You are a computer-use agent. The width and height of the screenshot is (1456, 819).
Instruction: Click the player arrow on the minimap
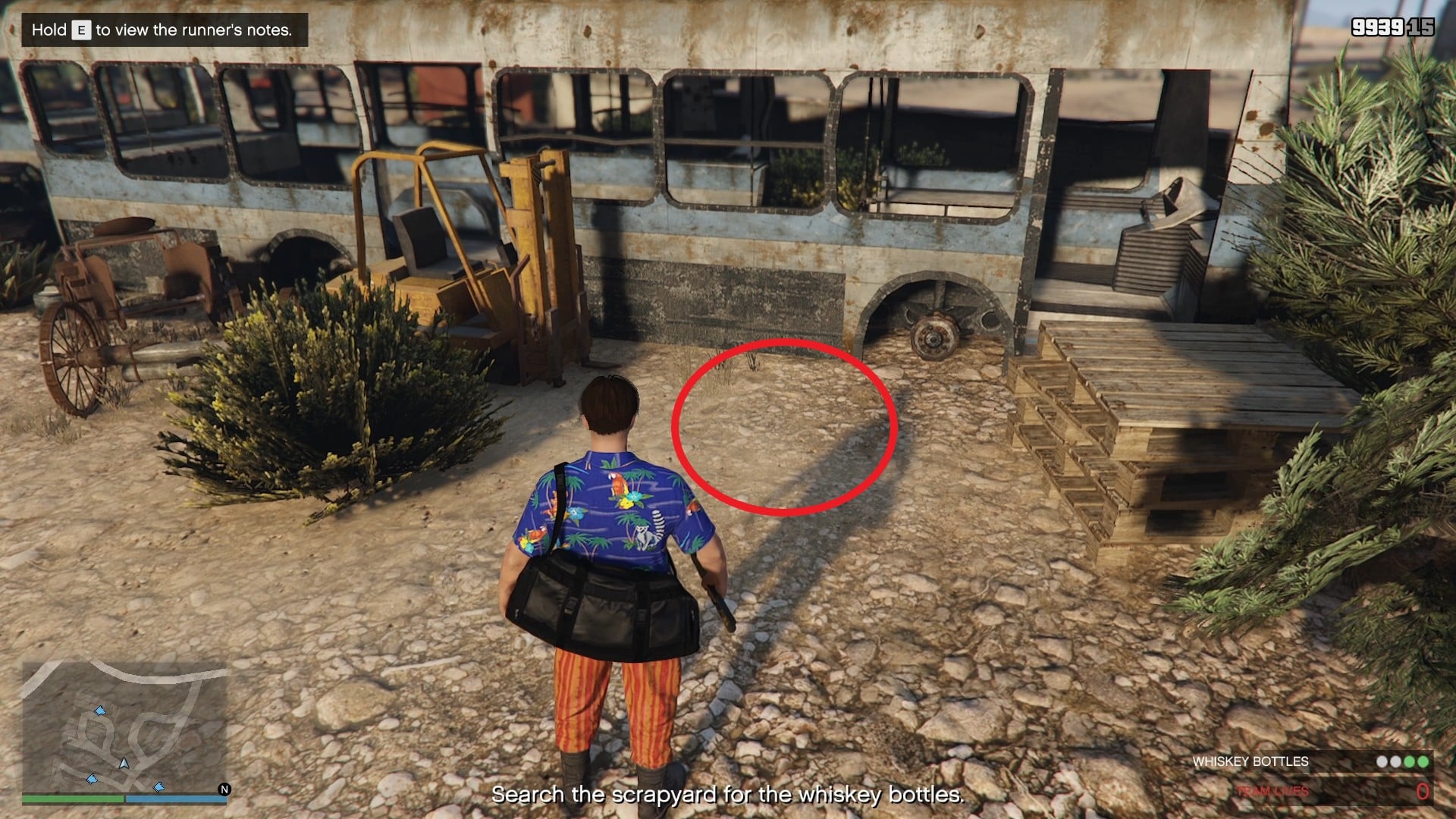coord(124,764)
